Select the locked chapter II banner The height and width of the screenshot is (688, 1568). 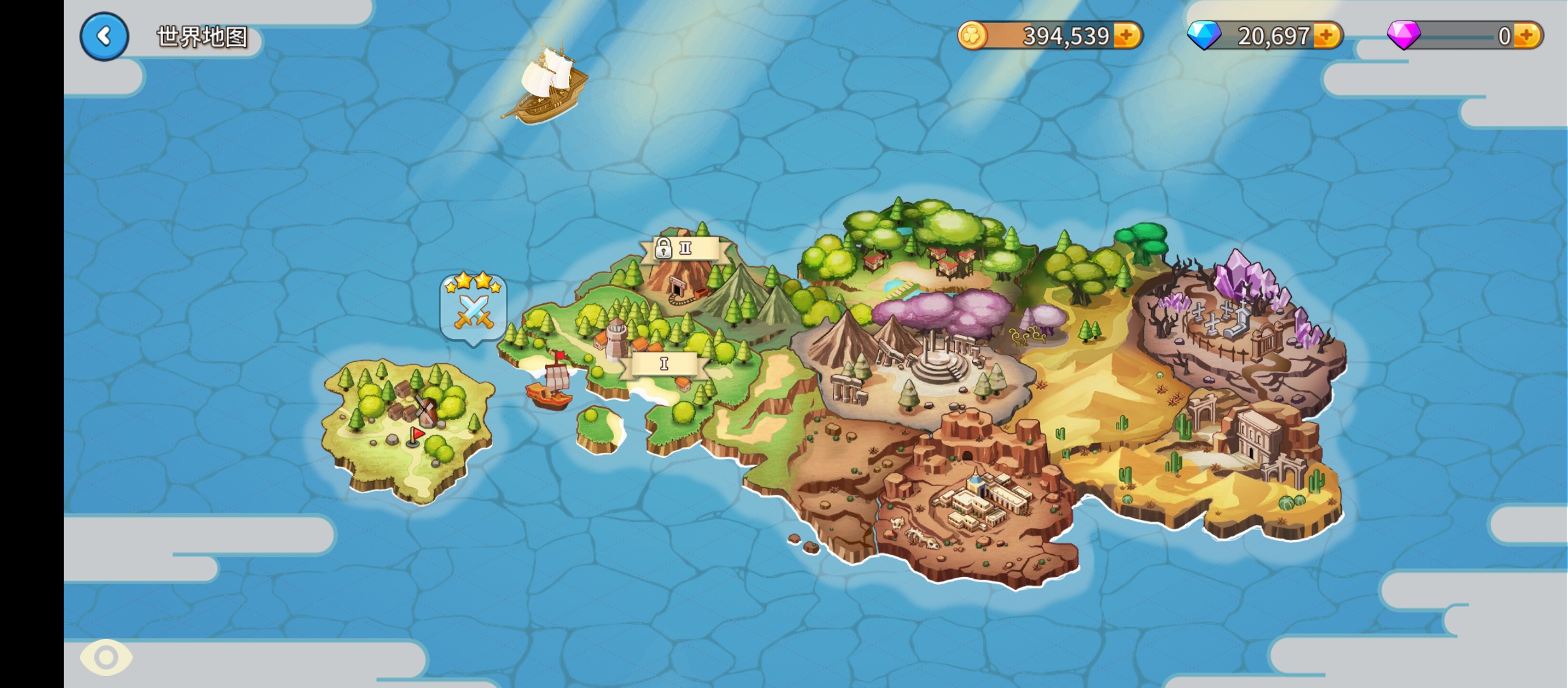click(685, 248)
